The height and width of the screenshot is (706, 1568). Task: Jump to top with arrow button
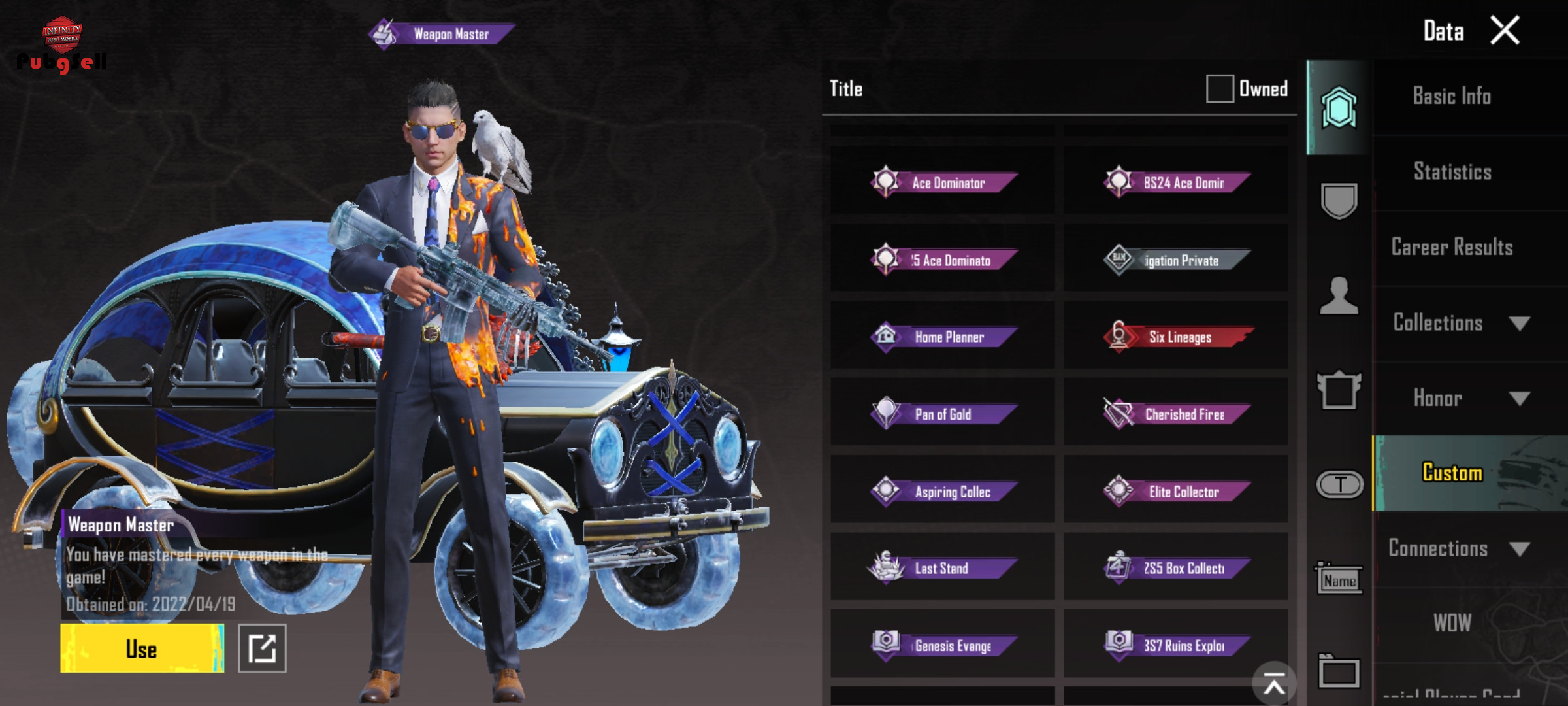click(x=1273, y=684)
